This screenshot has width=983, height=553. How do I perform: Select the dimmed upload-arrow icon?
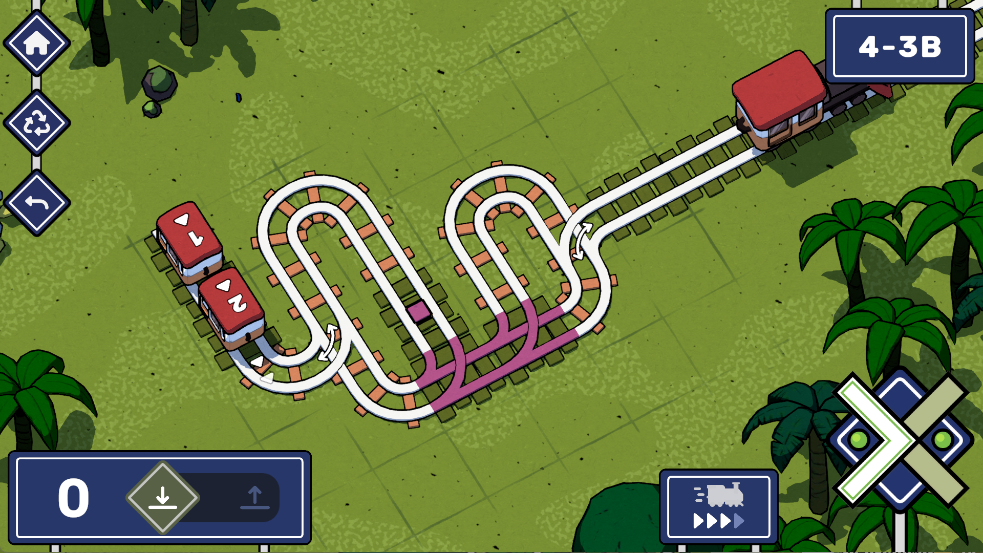(x=254, y=497)
